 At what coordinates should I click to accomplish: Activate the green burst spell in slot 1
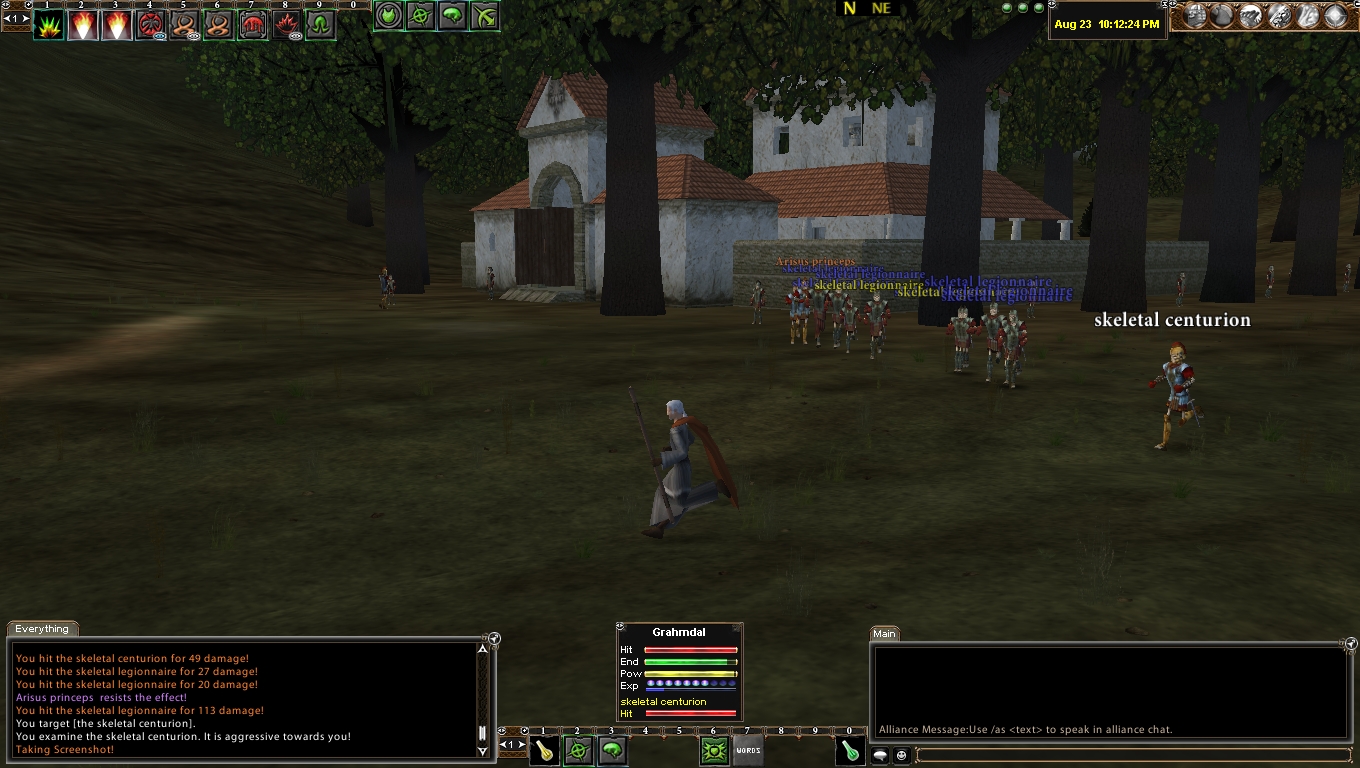click(48, 25)
